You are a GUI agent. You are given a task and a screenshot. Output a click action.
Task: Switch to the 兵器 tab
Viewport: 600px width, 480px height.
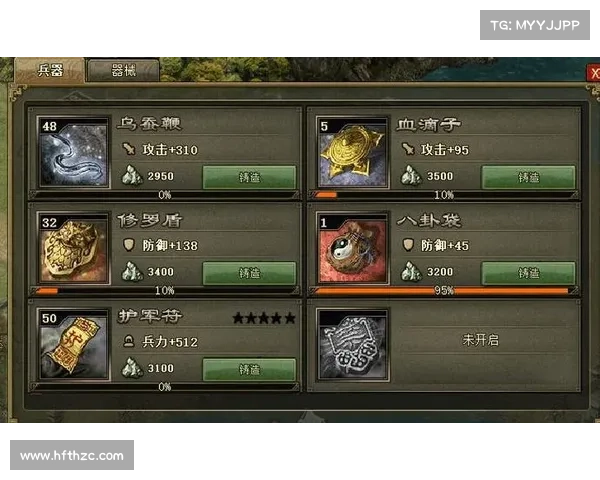point(50,70)
